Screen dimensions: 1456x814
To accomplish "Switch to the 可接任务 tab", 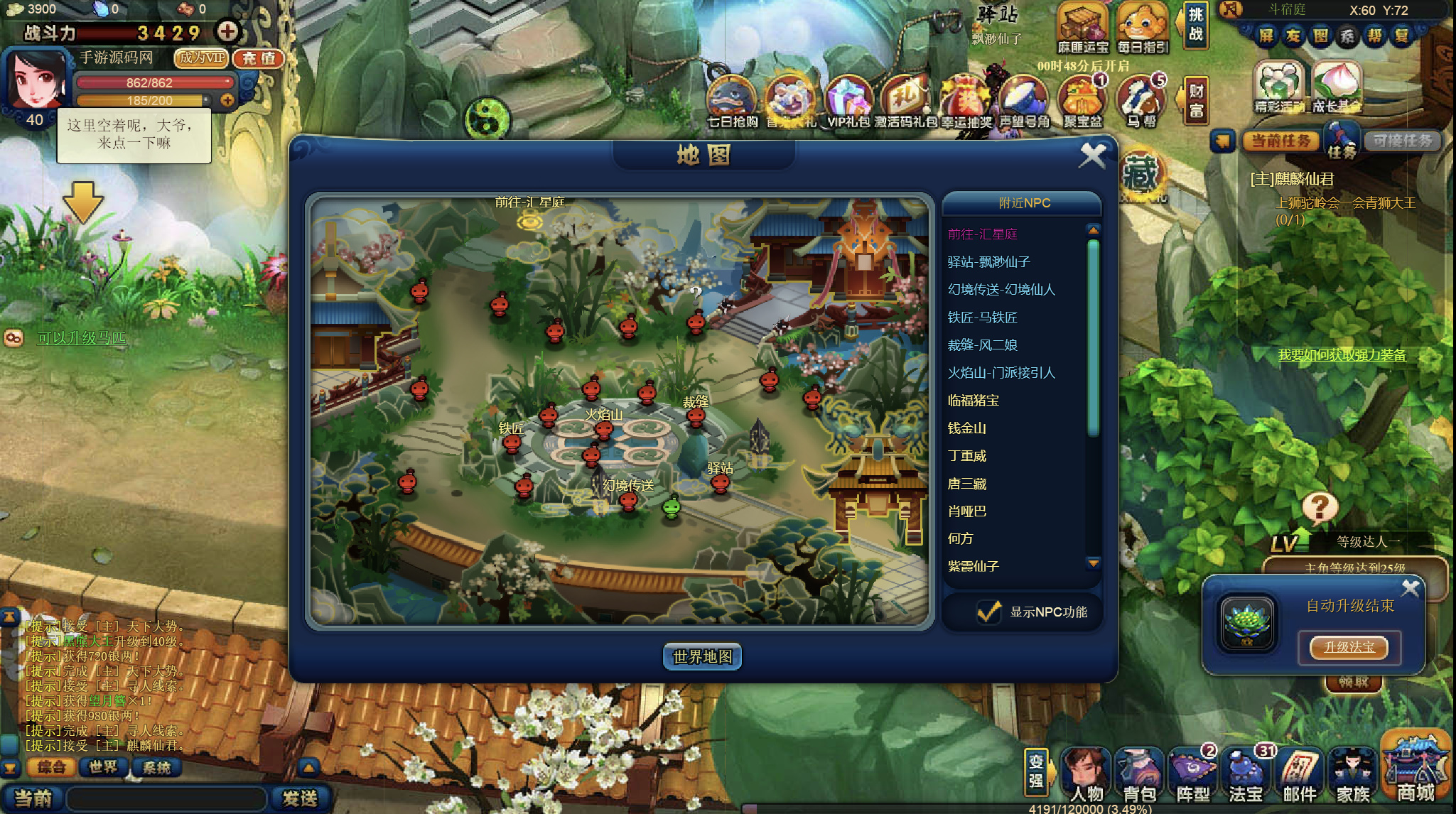I will click(x=1401, y=141).
